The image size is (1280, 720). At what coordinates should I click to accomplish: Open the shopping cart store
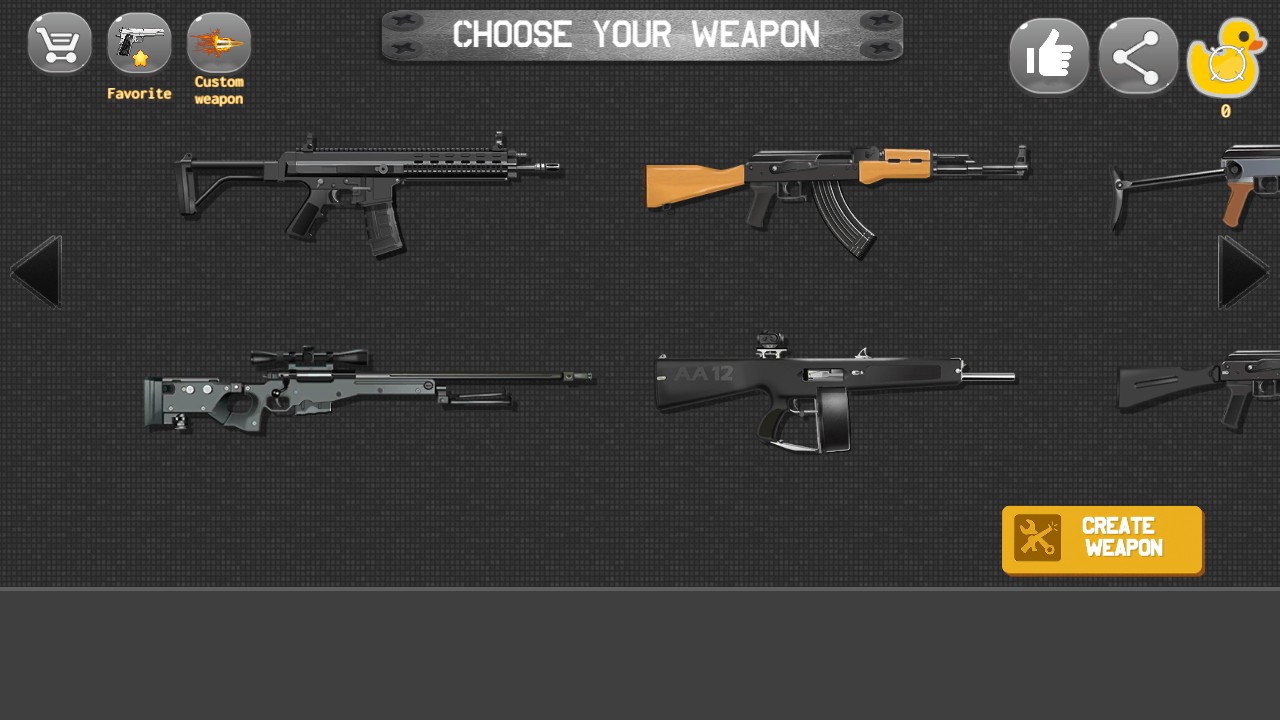(60, 43)
